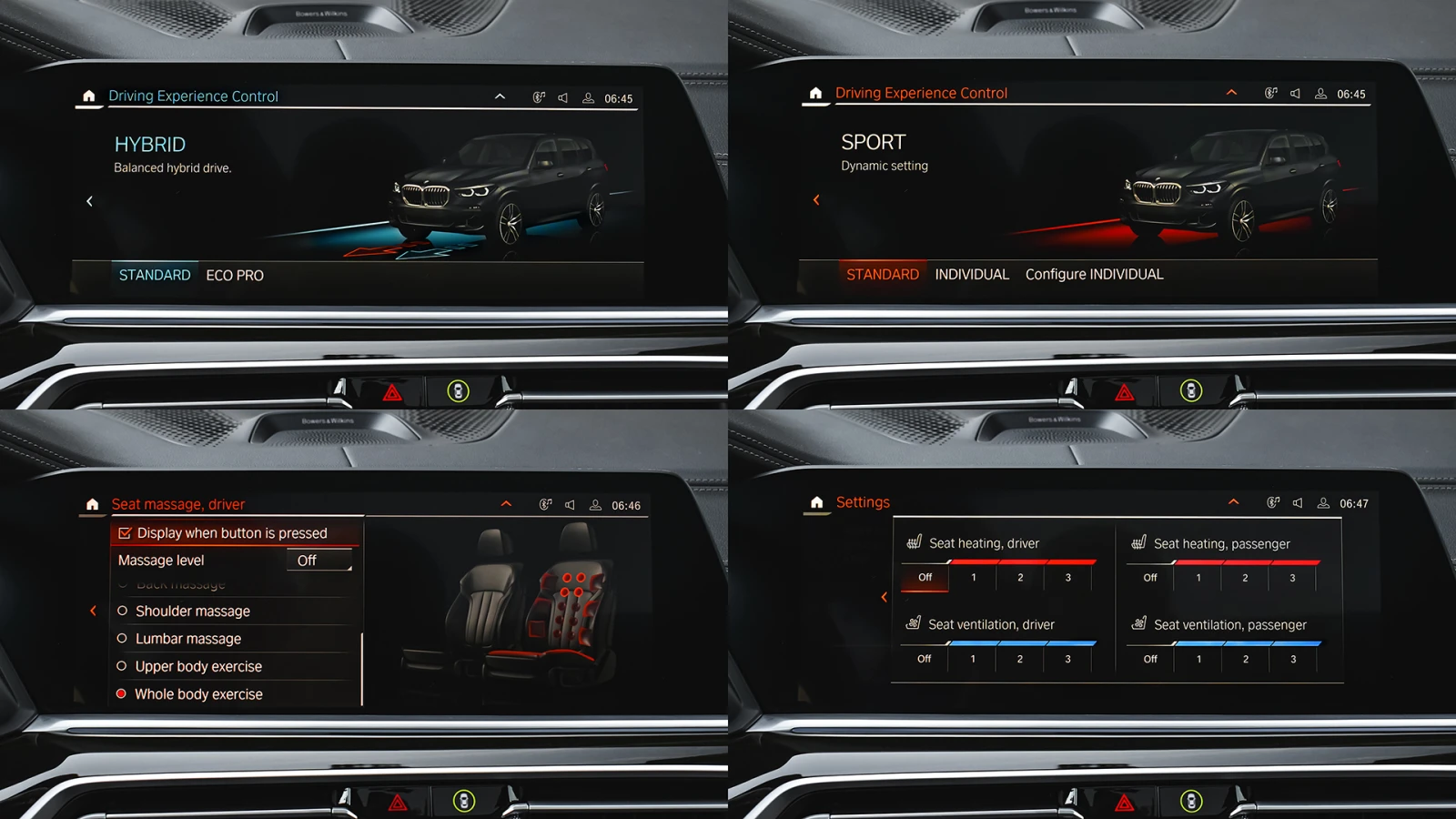1456x819 pixels.
Task: Choose STANDARD on the SPORT screen
Action: [882, 275]
